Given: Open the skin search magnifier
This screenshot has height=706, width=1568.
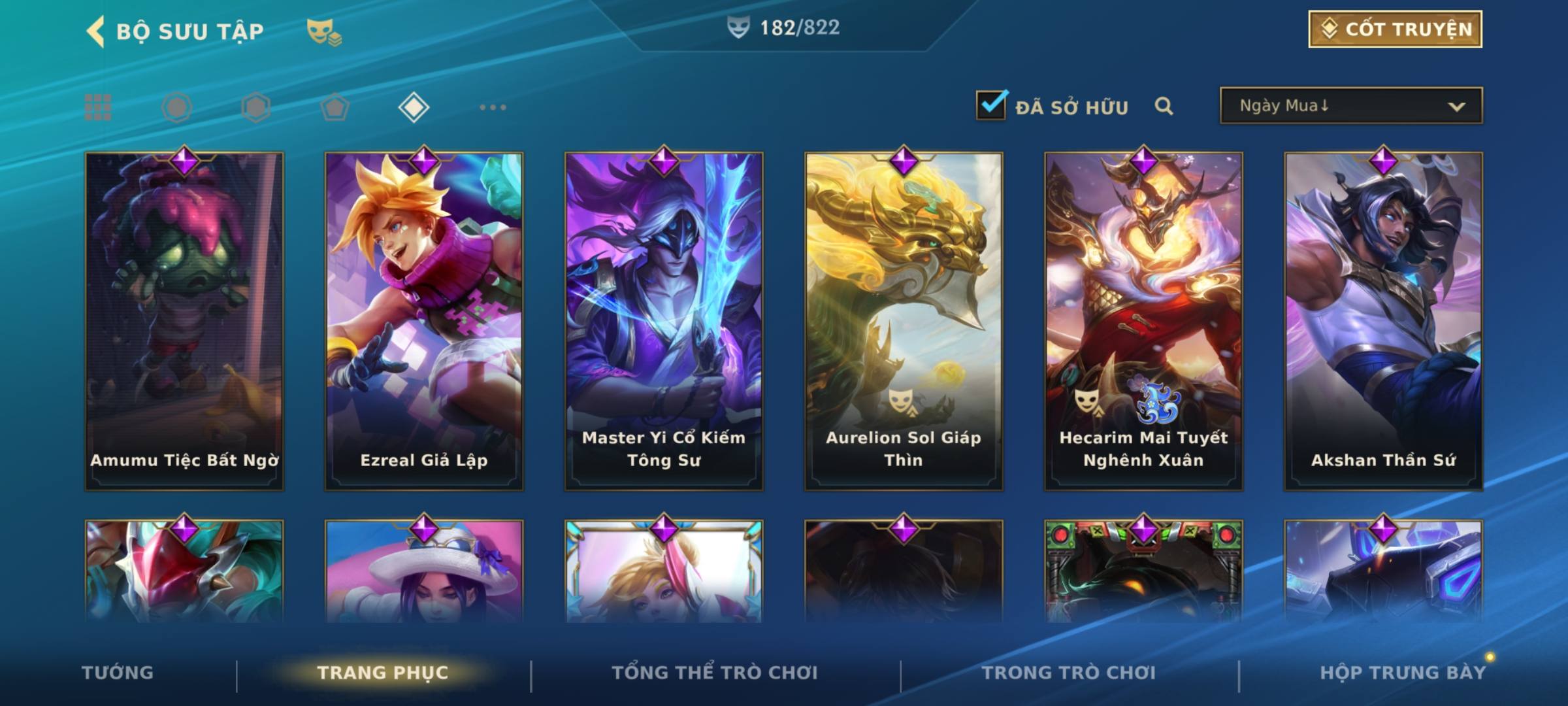Looking at the screenshot, I should point(1164,106).
